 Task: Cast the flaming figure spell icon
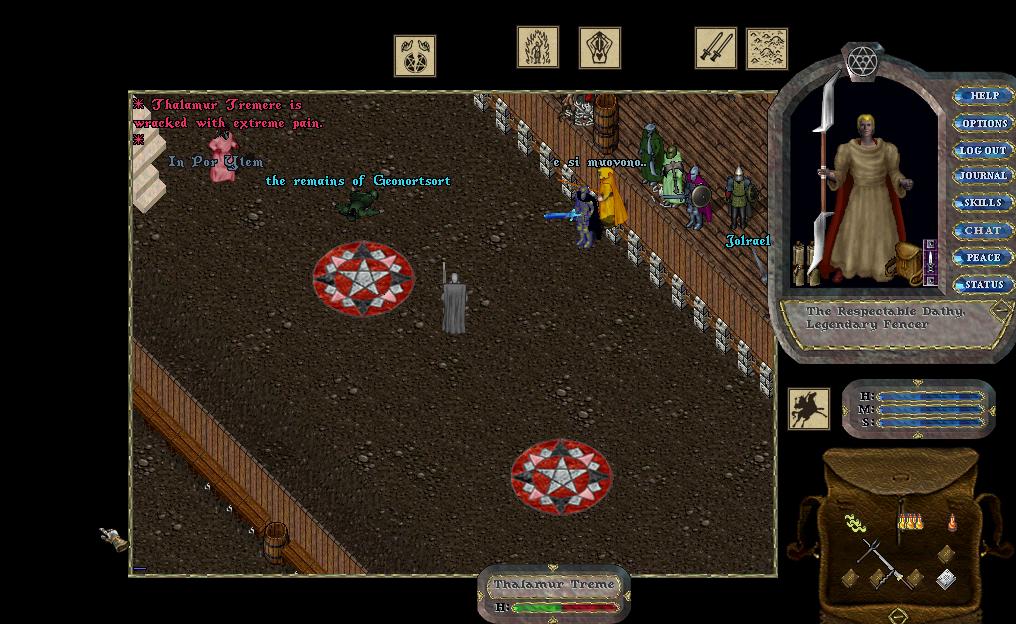537,47
